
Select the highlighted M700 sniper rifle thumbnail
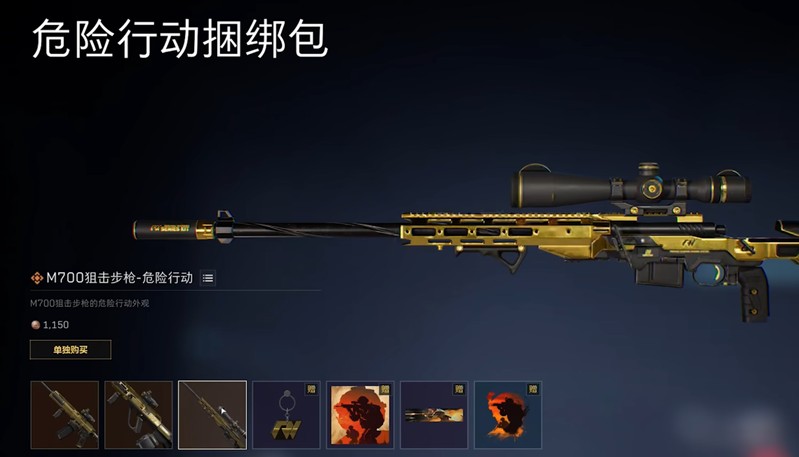click(x=212, y=414)
